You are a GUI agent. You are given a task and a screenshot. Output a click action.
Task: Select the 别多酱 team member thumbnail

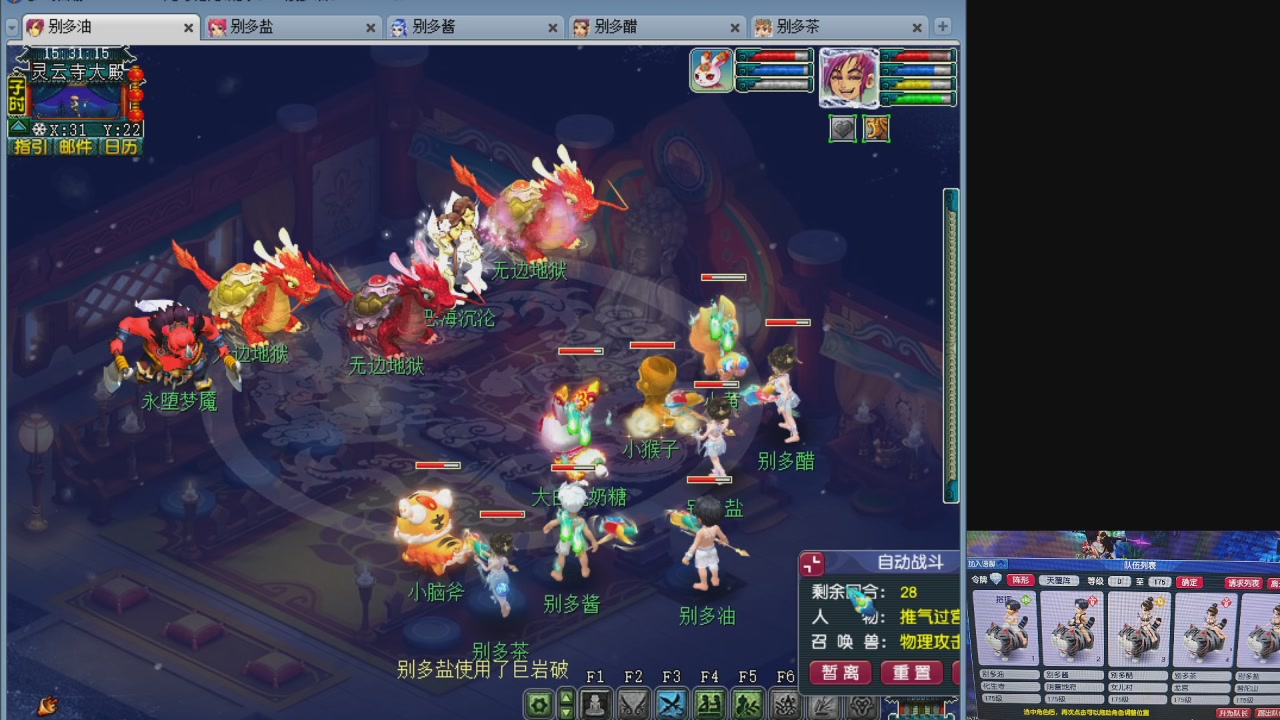point(1072,628)
